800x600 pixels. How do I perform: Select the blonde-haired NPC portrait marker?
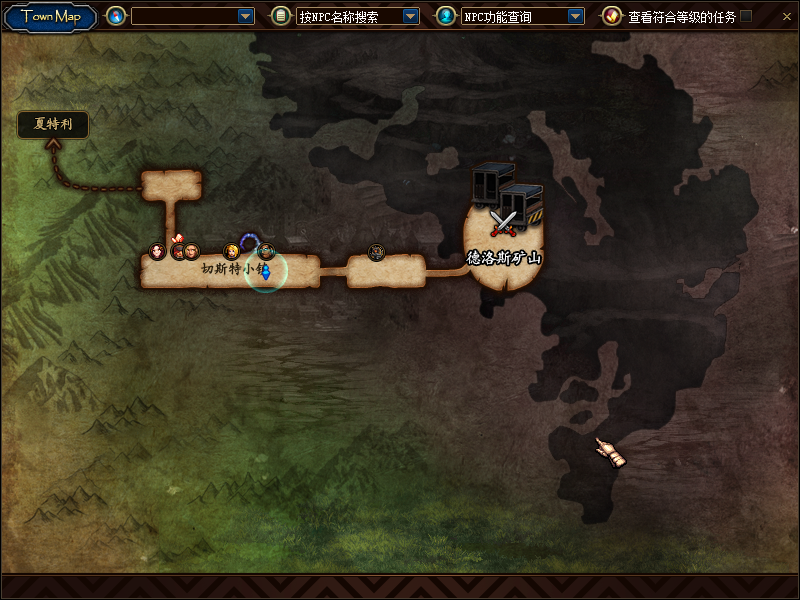pyautogui.click(x=231, y=250)
